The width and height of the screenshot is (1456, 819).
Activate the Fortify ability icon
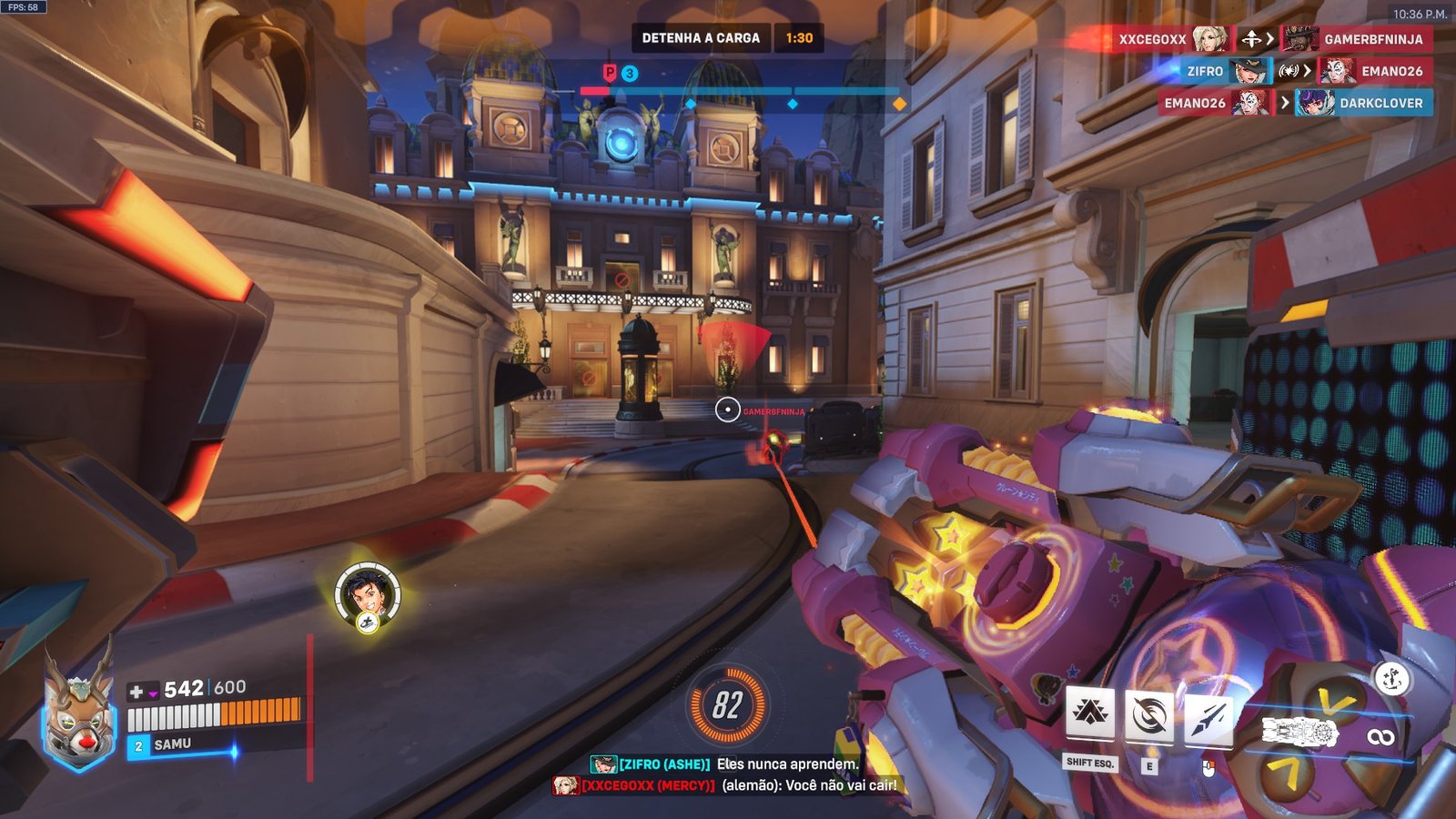(x=1089, y=714)
